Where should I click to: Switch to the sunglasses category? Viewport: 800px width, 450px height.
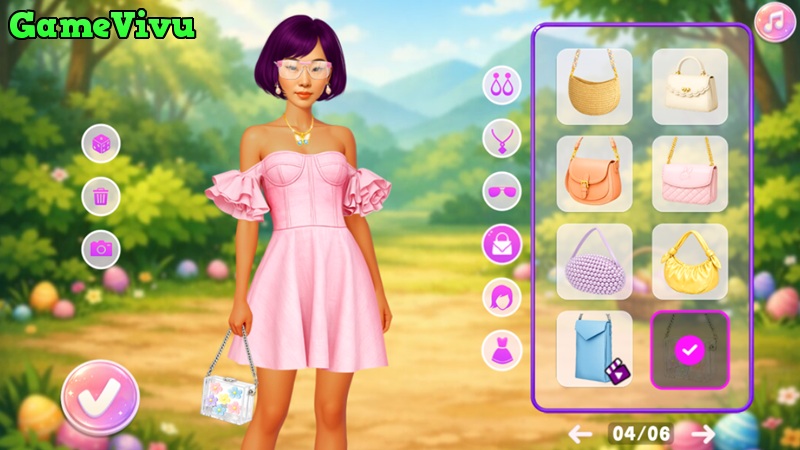pos(502,190)
